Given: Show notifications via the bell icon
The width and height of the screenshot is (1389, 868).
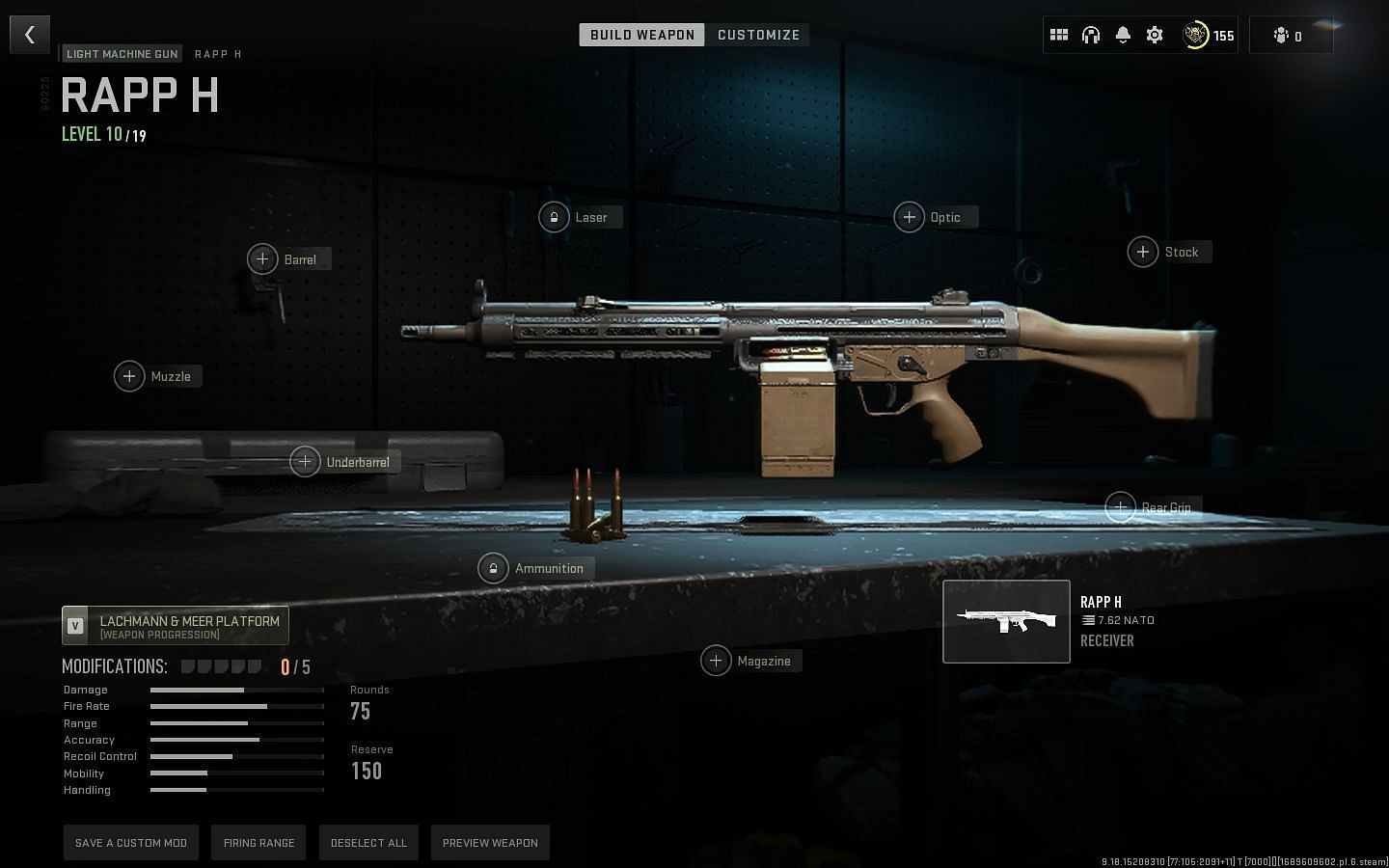Looking at the screenshot, I should (x=1123, y=35).
